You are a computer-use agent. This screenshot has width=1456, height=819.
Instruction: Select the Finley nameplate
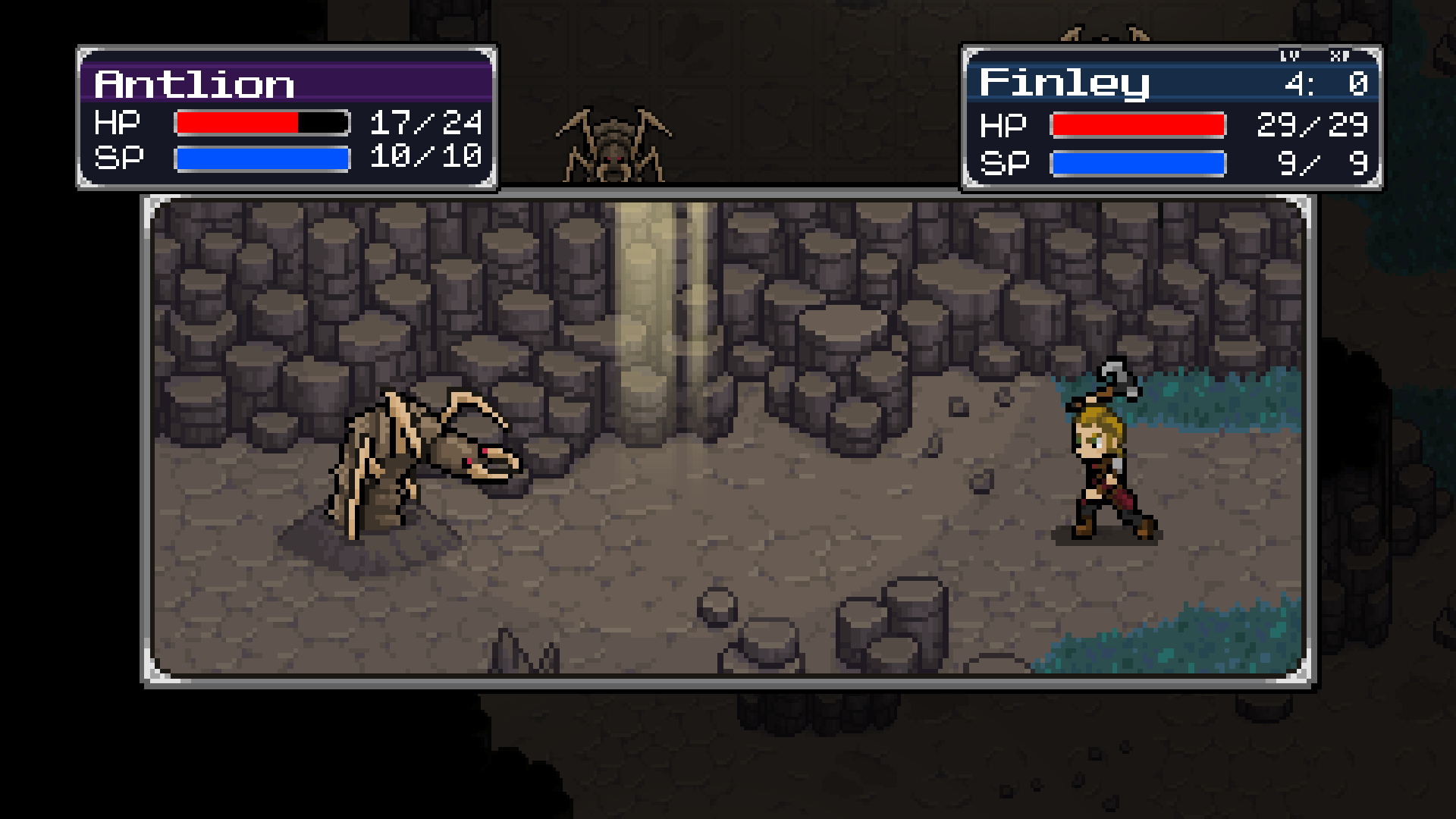(x=1062, y=83)
